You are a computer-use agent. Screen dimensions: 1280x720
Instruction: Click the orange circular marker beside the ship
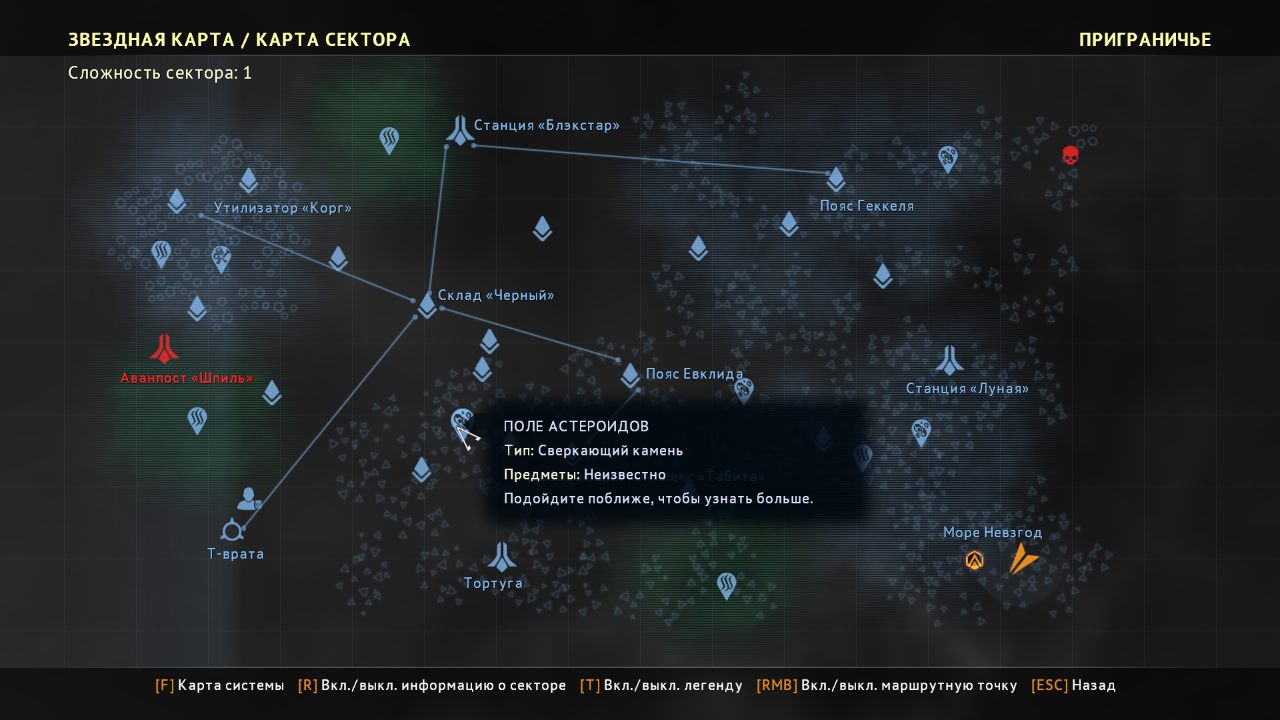tap(975, 560)
